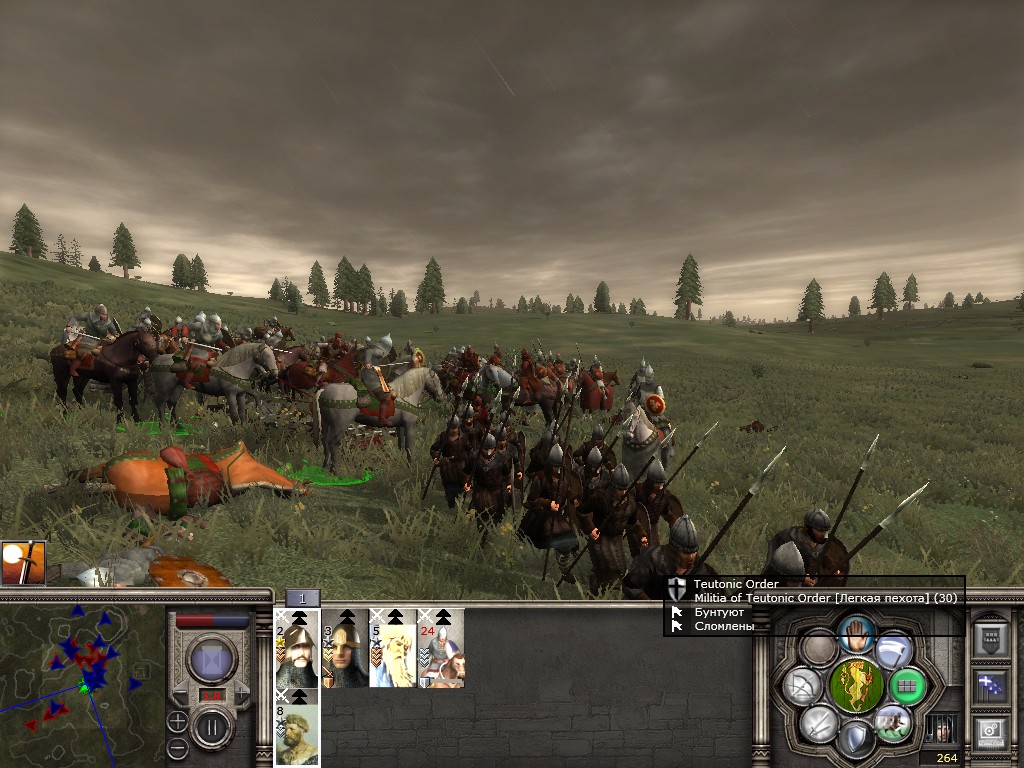This screenshot has height=768, width=1024.
Task: Select the white-bearded unit card numbered 5
Action: click(x=392, y=649)
